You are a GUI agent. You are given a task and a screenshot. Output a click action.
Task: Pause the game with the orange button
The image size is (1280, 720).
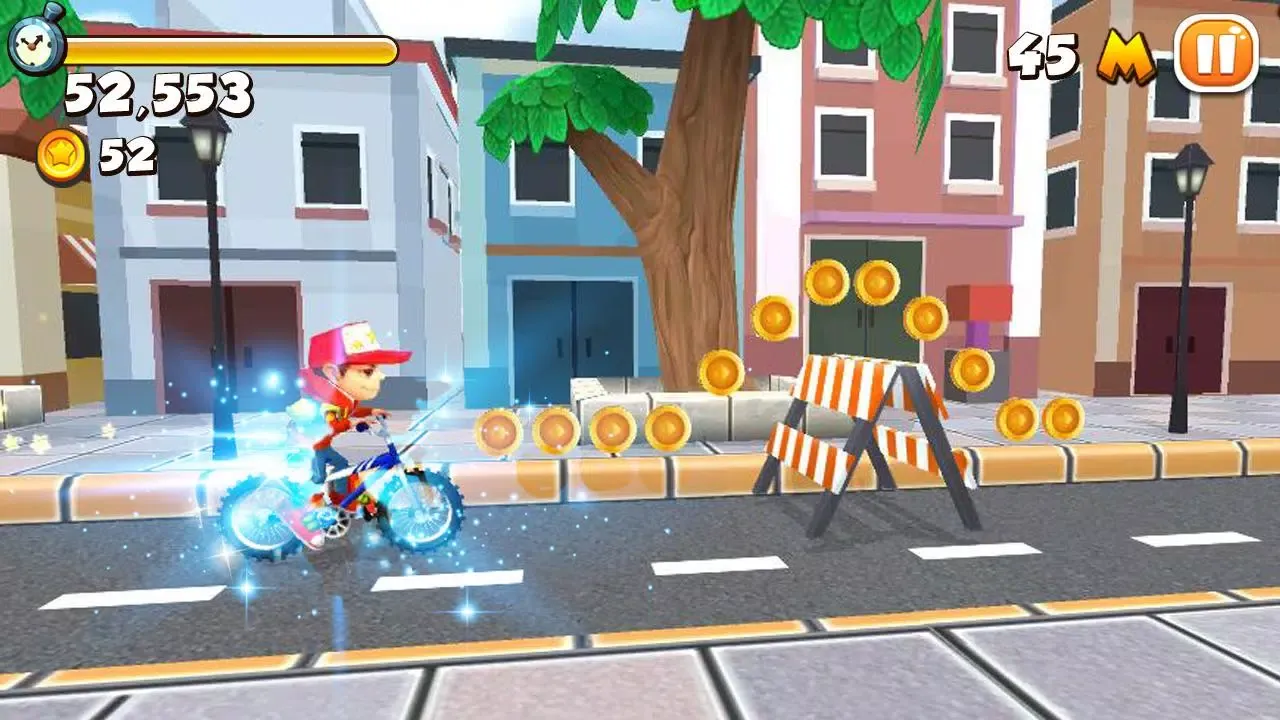1214,55
